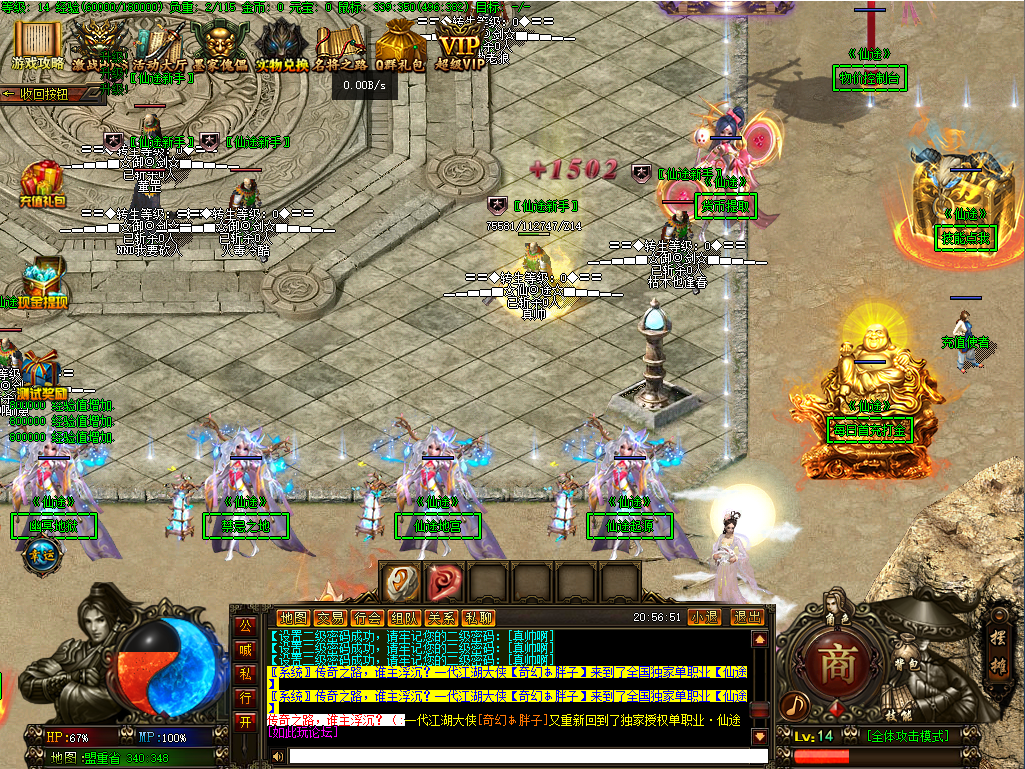Viewport: 1025px width, 769px height.
Task: Click the 退出 exit button
Action: (x=746, y=618)
